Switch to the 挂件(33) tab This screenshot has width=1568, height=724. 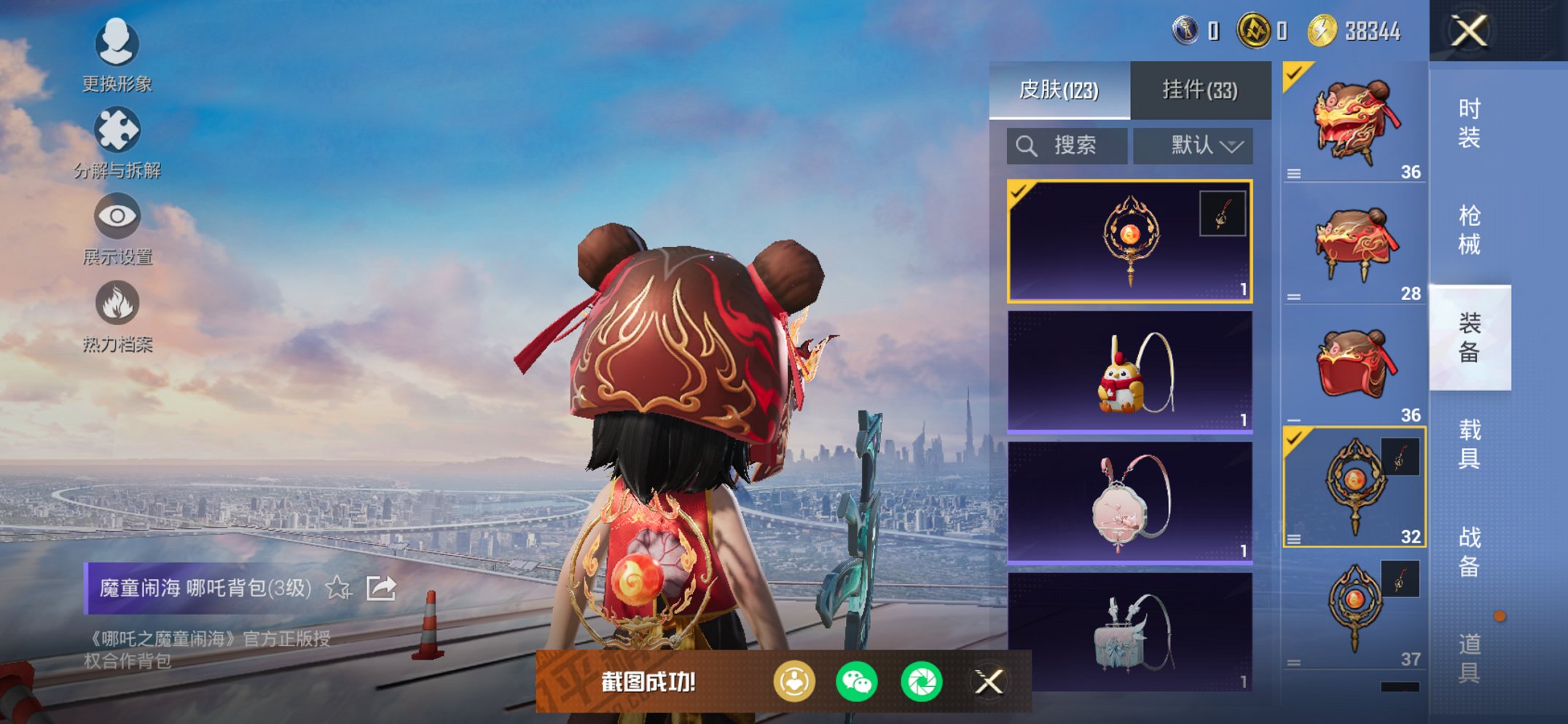1199,89
